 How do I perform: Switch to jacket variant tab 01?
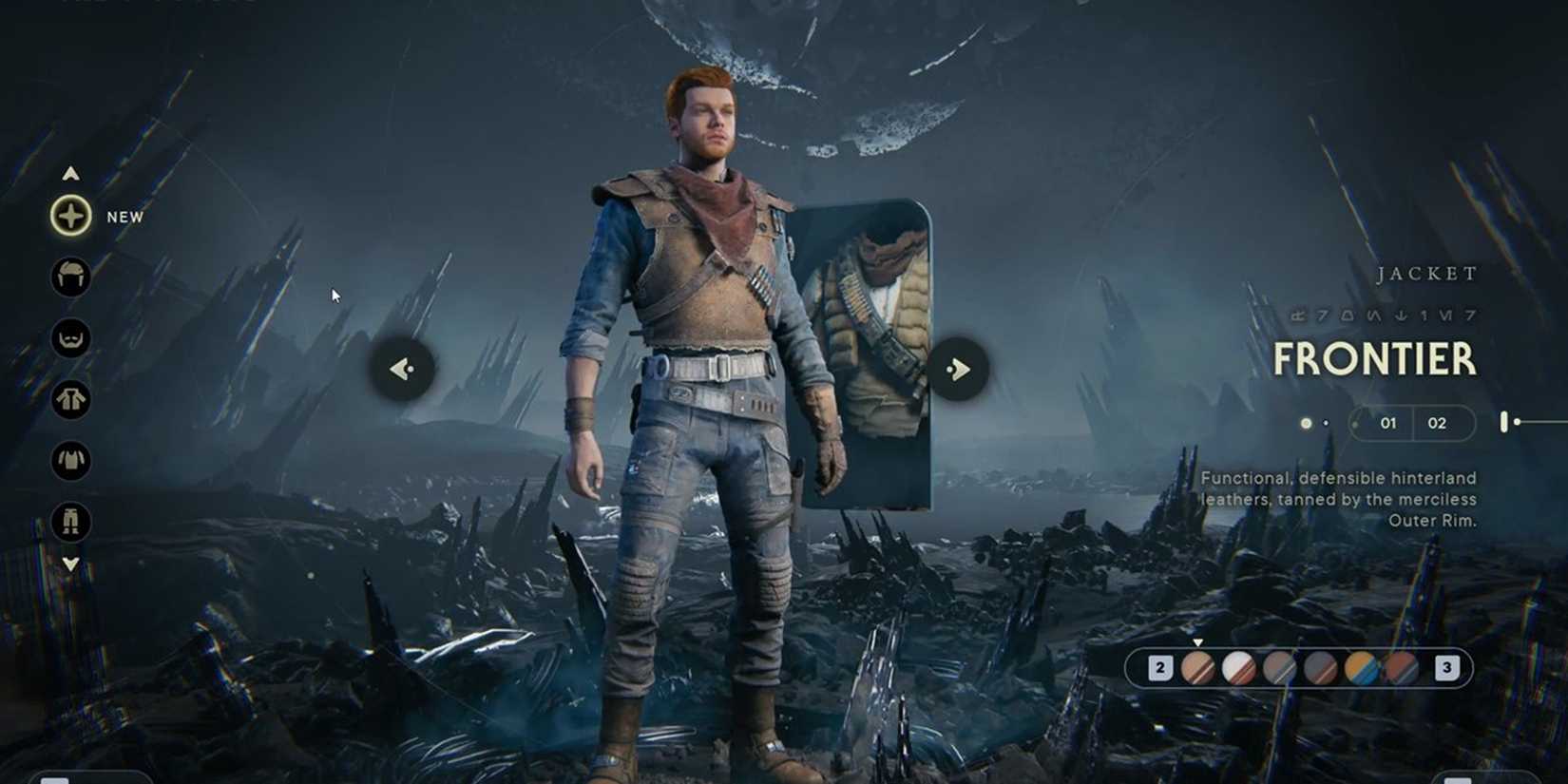1388,423
